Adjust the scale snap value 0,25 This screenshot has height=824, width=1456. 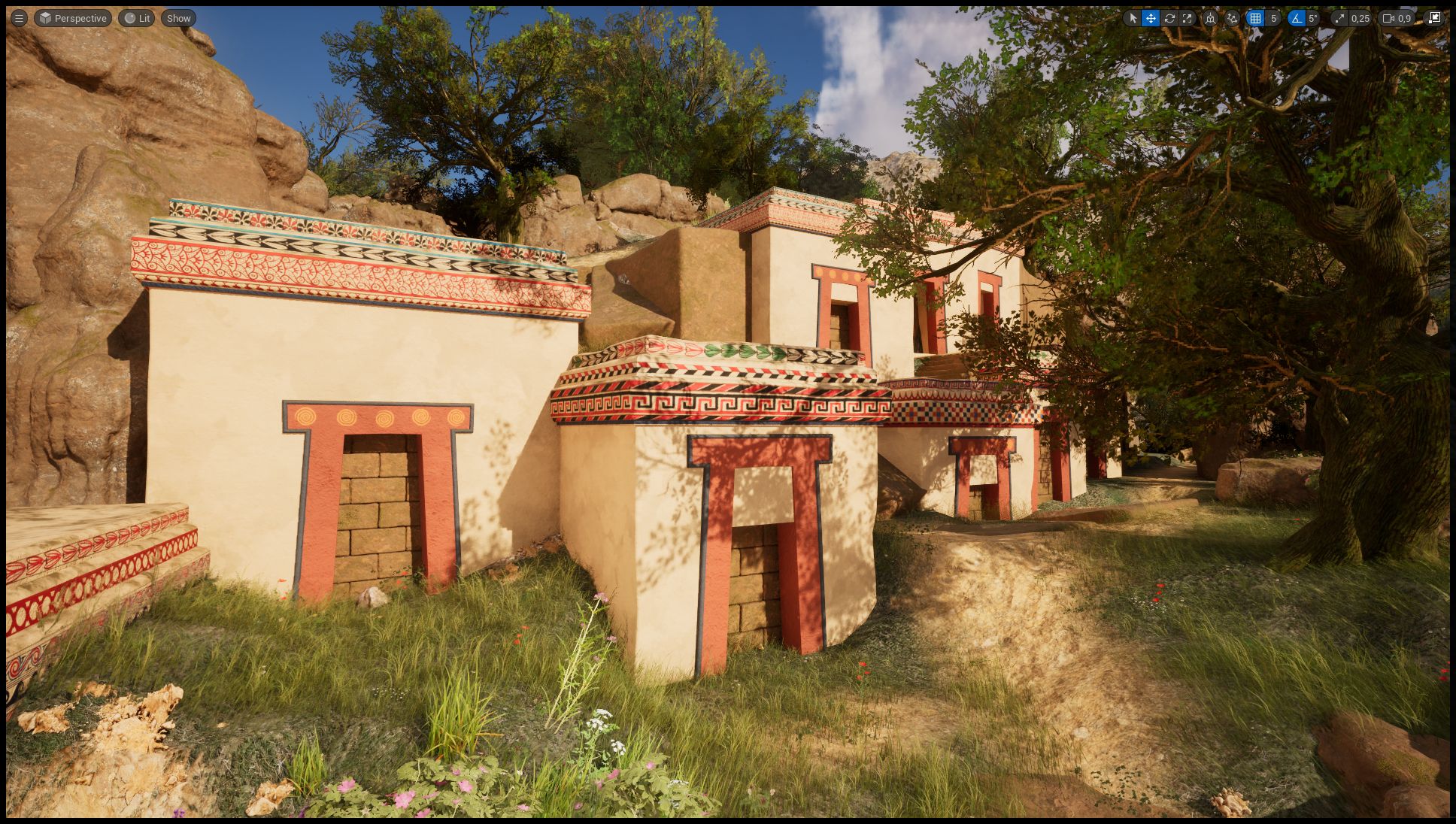[1360, 19]
